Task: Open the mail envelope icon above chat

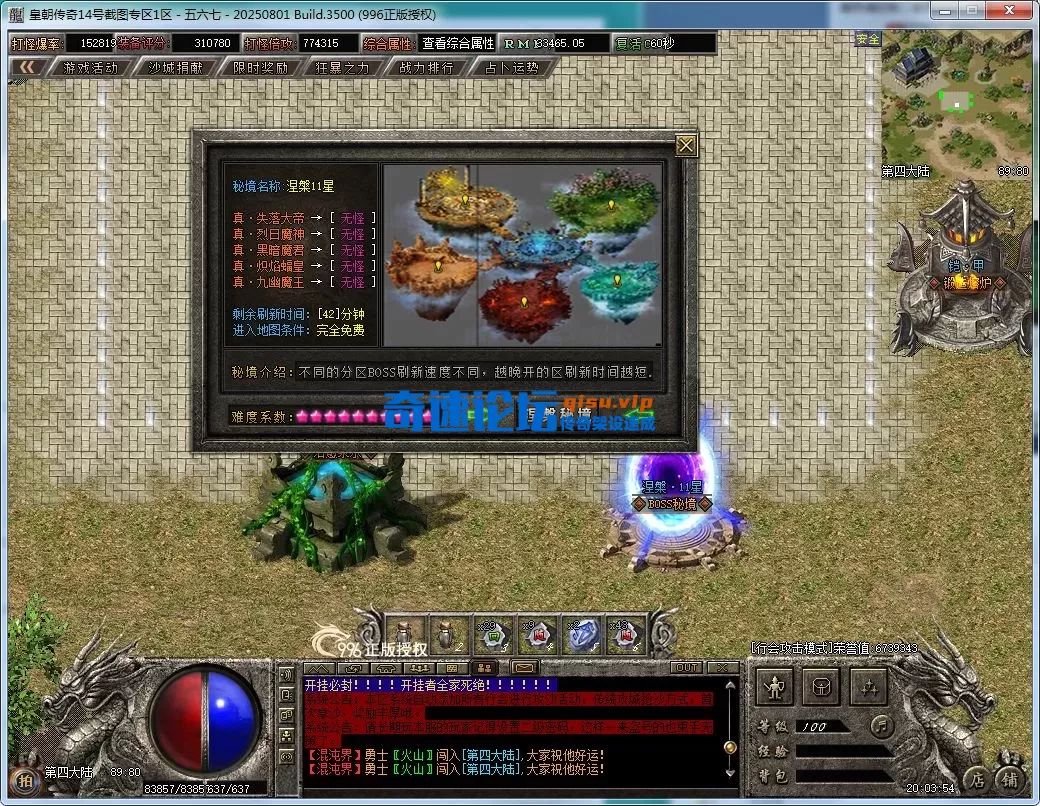Action: coord(522,667)
